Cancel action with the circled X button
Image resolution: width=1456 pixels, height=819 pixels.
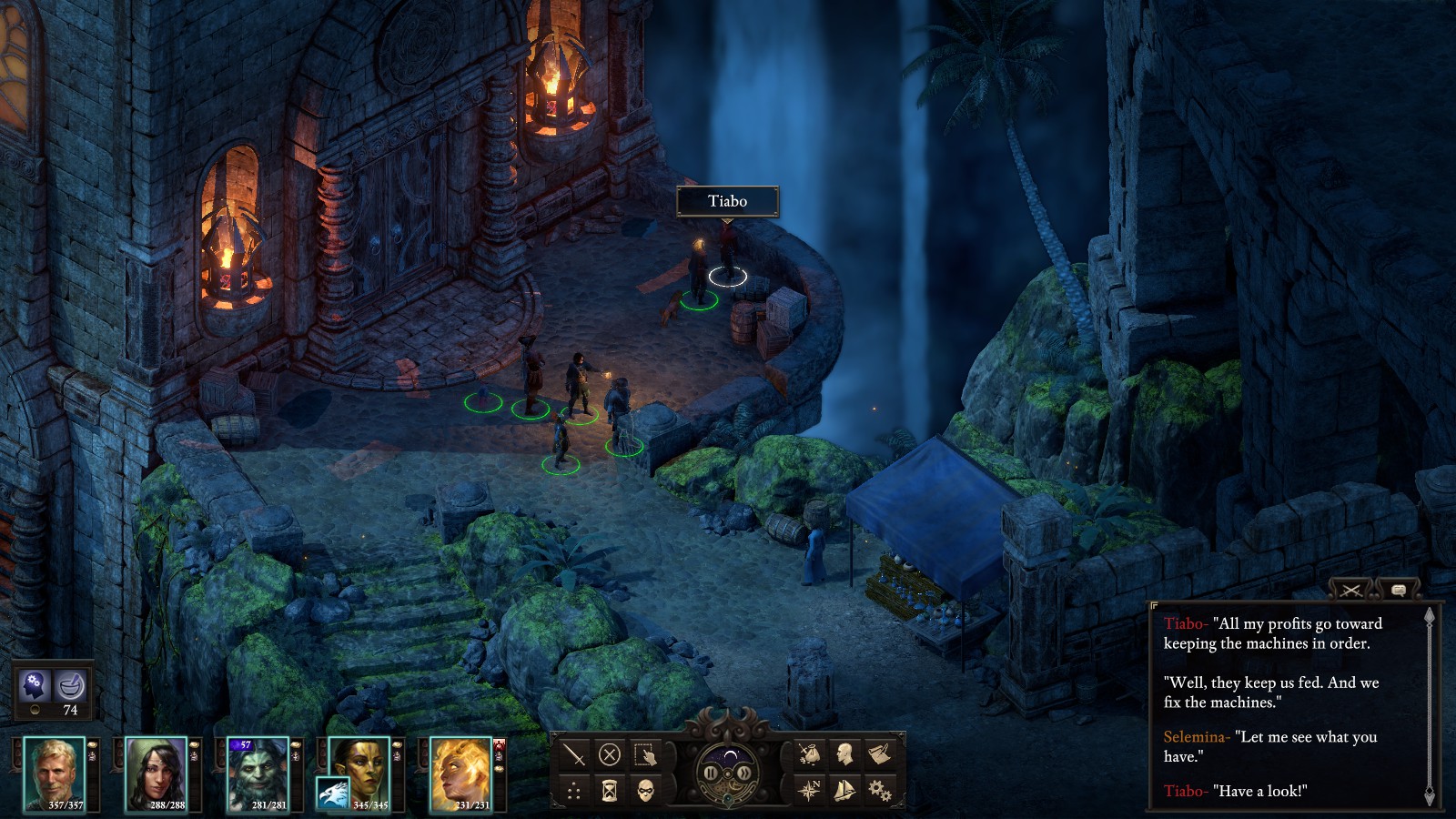(x=610, y=754)
